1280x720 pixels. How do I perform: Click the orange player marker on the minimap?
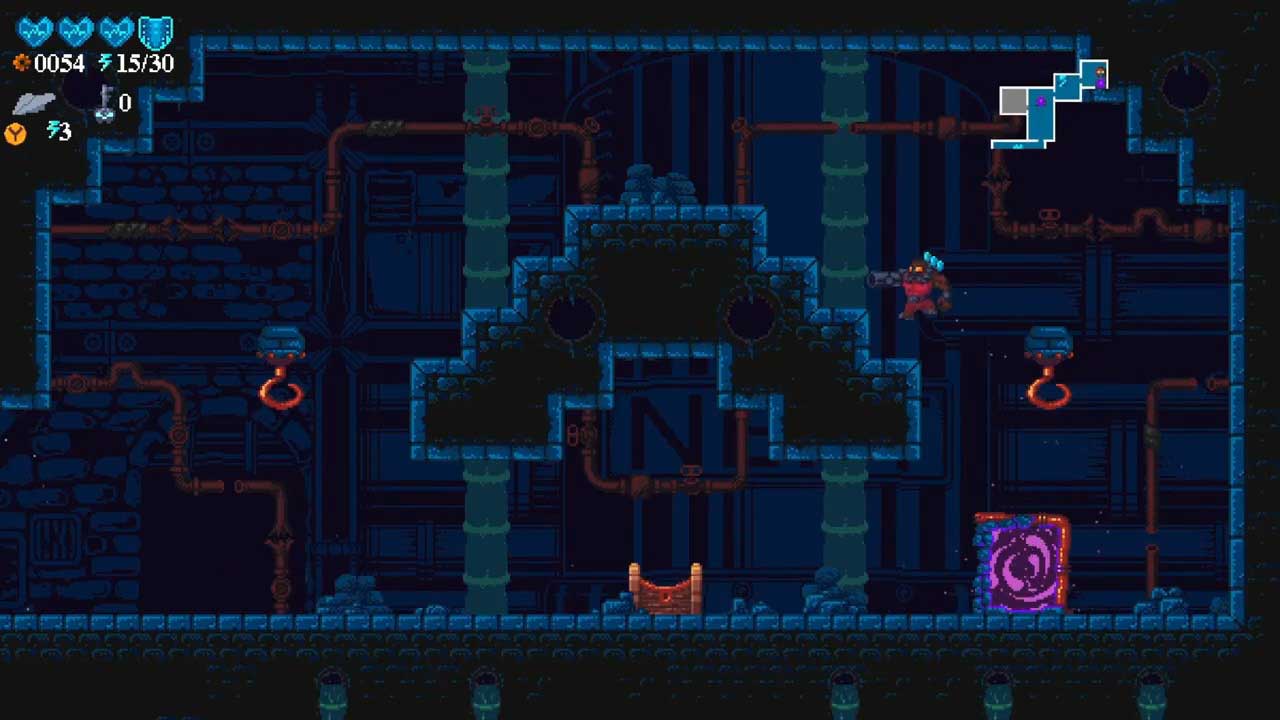1099,72
